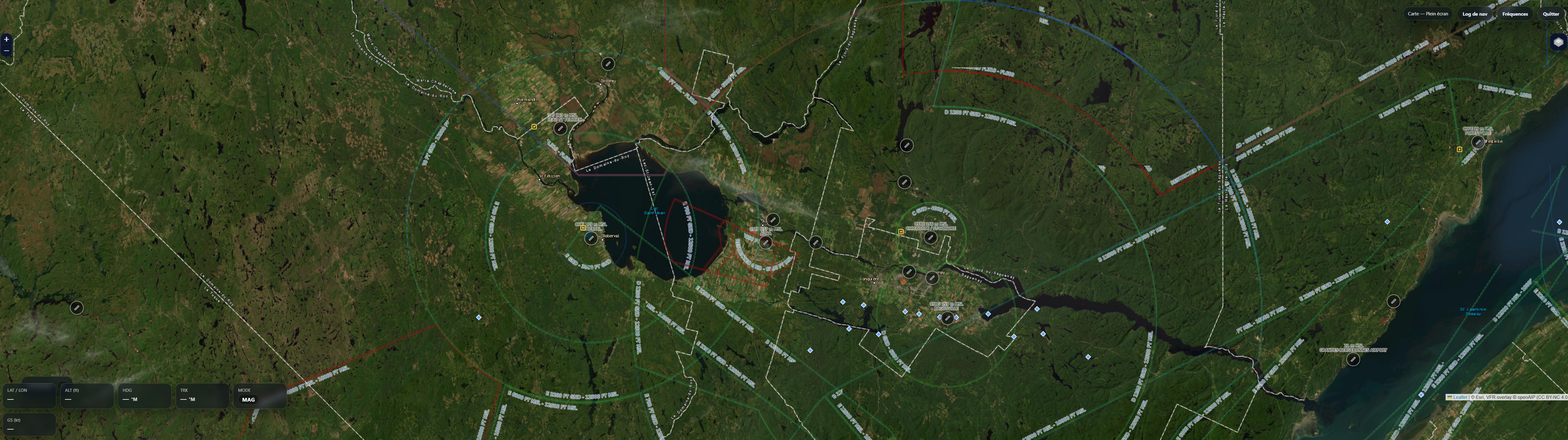Toggle the MAG heading mode
1568x440 pixels.
[248, 399]
